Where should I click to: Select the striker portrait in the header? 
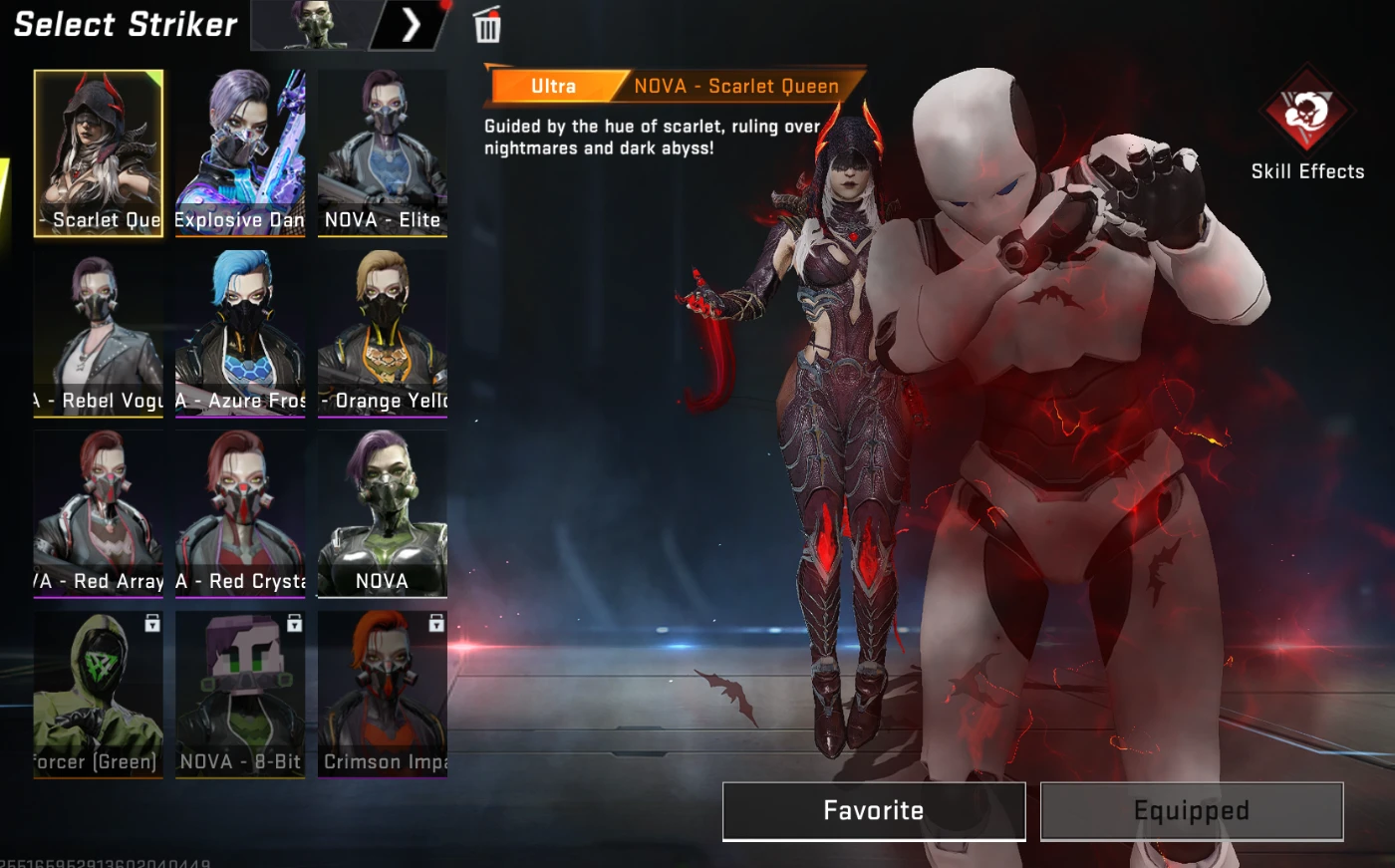[x=314, y=25]
